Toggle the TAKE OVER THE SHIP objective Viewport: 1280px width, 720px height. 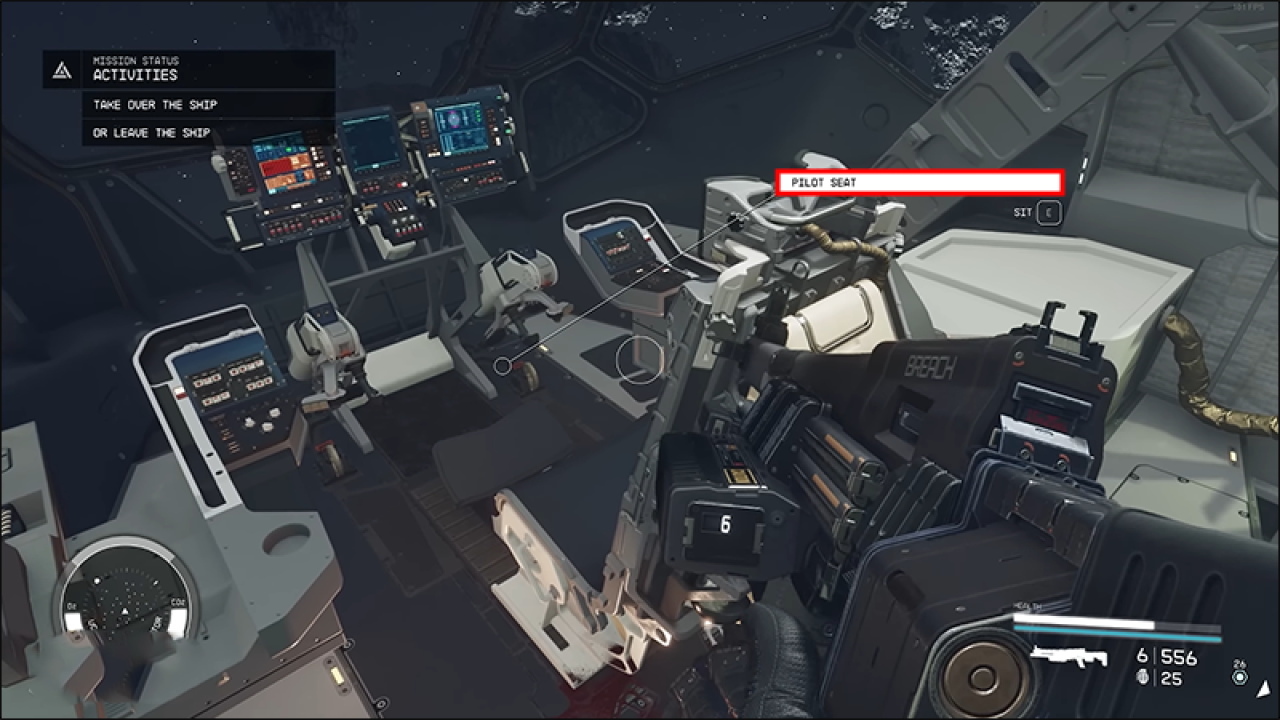pyautogui.click(x=156, y=104)
